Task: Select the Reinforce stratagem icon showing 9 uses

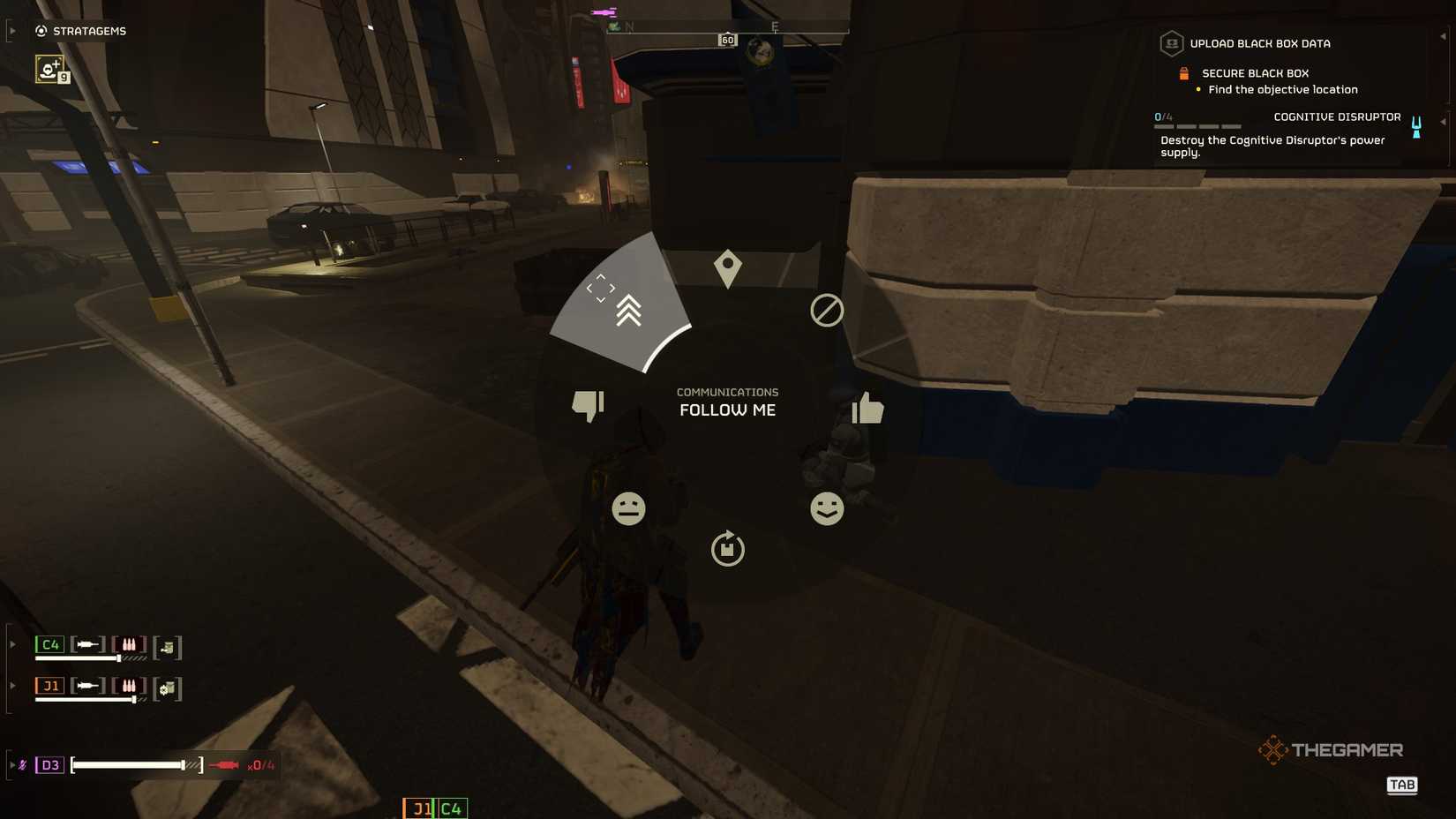Action: 50,69
